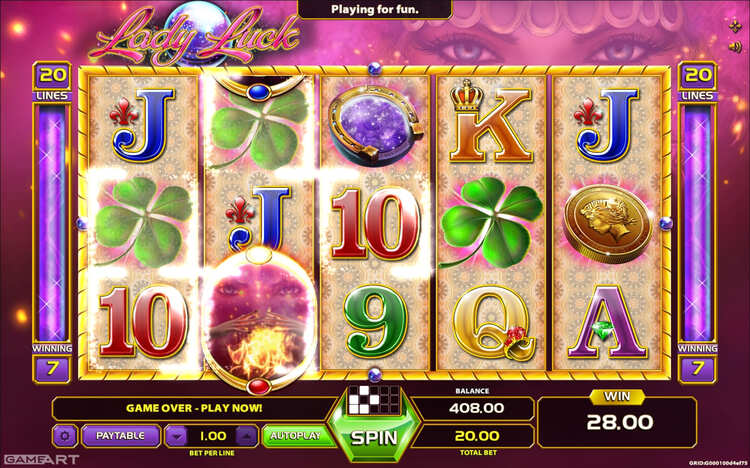750x468 pixels.
Task: Increase the bet per line
Action: pos(246,436)
